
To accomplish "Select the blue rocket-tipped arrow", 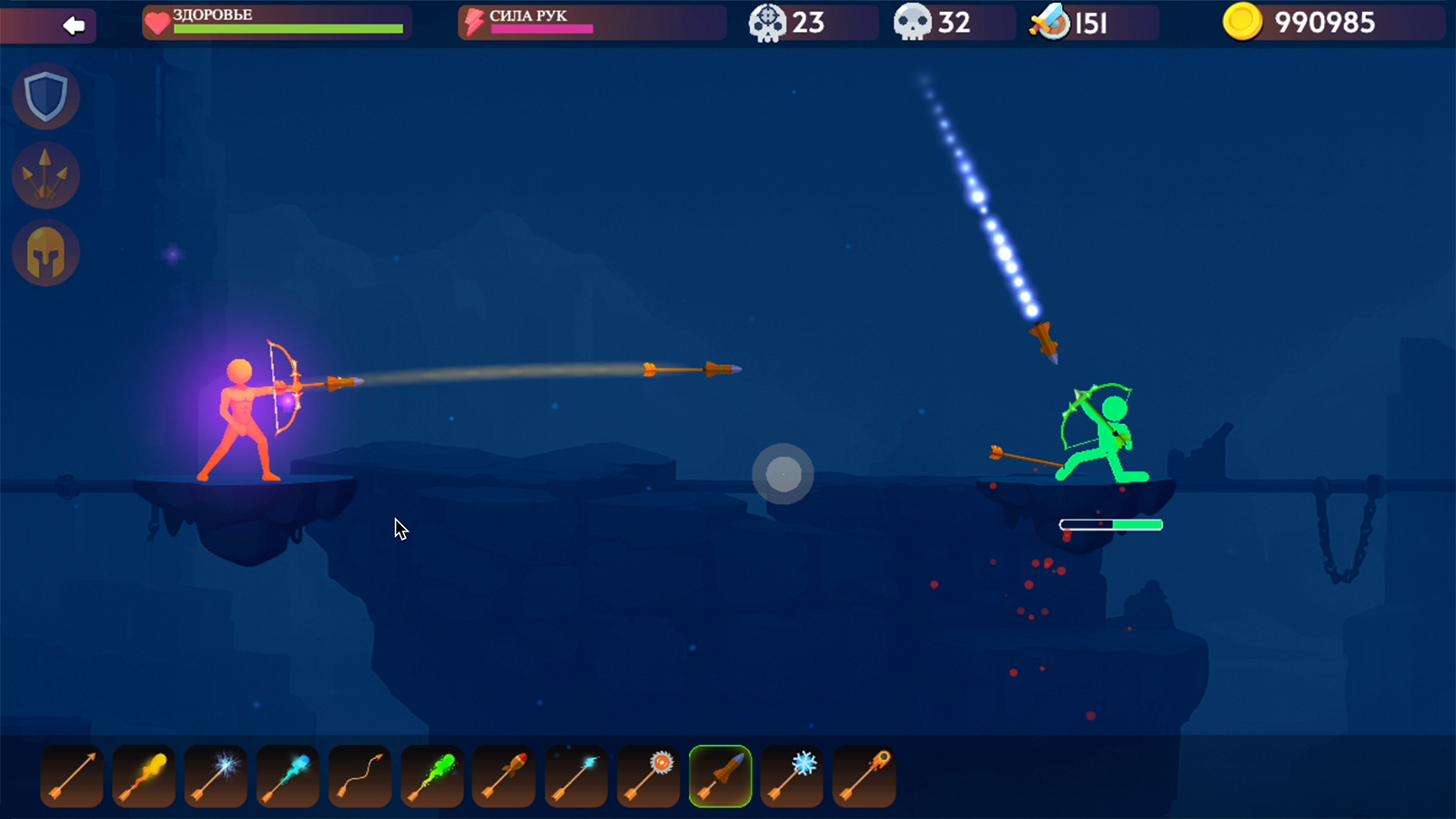I will [287, 775].
